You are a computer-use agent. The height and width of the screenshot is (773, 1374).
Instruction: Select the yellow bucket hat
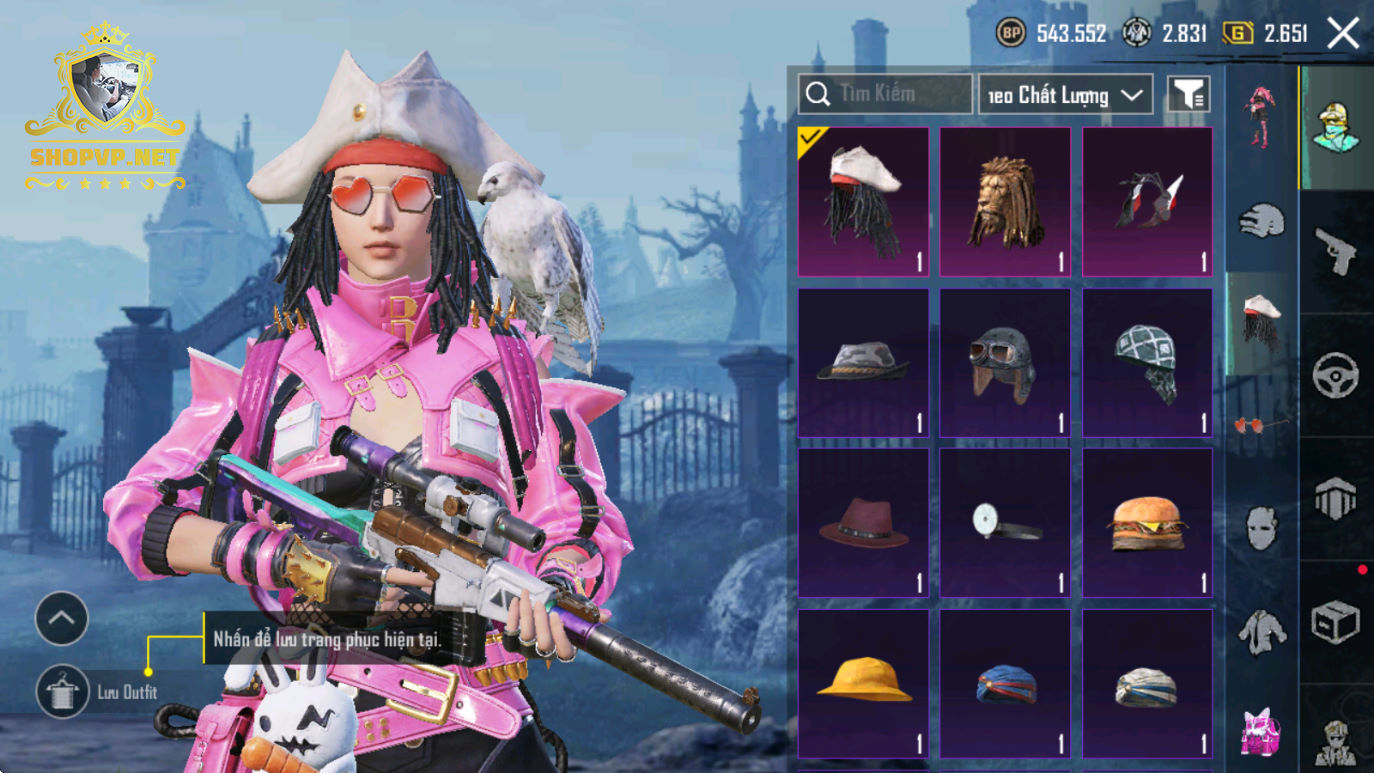(863, 683)
